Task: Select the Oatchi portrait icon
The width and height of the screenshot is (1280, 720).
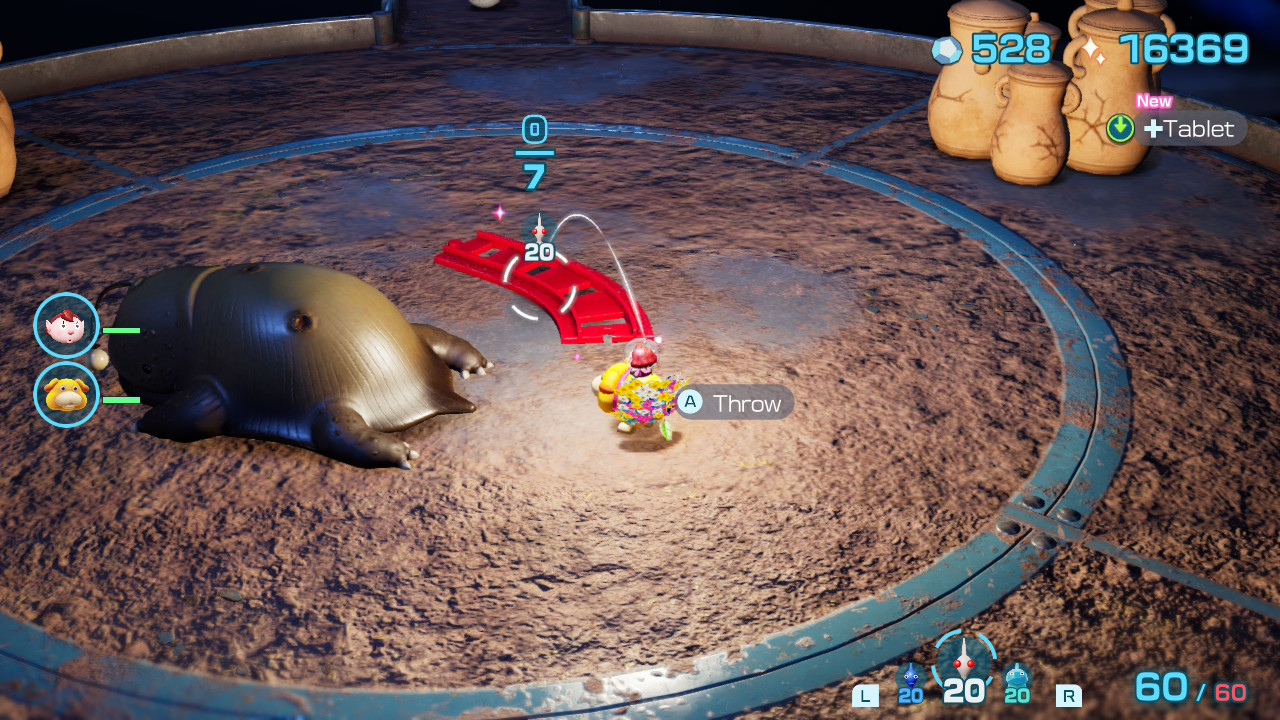Action: tap(67, 395)
